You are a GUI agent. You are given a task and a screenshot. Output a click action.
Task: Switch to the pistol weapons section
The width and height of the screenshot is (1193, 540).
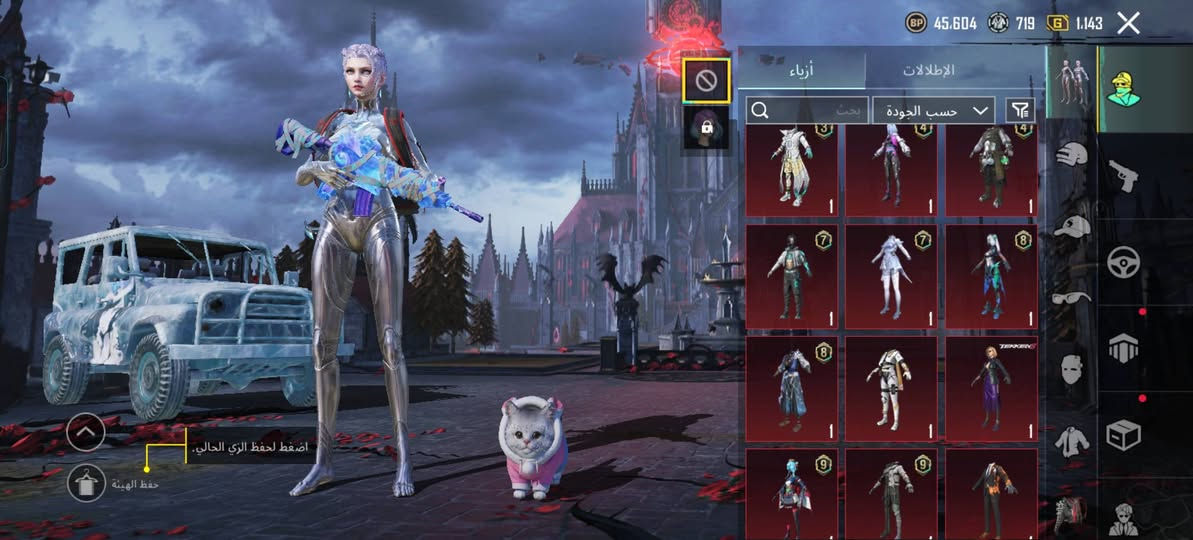tap(1124, 176)
